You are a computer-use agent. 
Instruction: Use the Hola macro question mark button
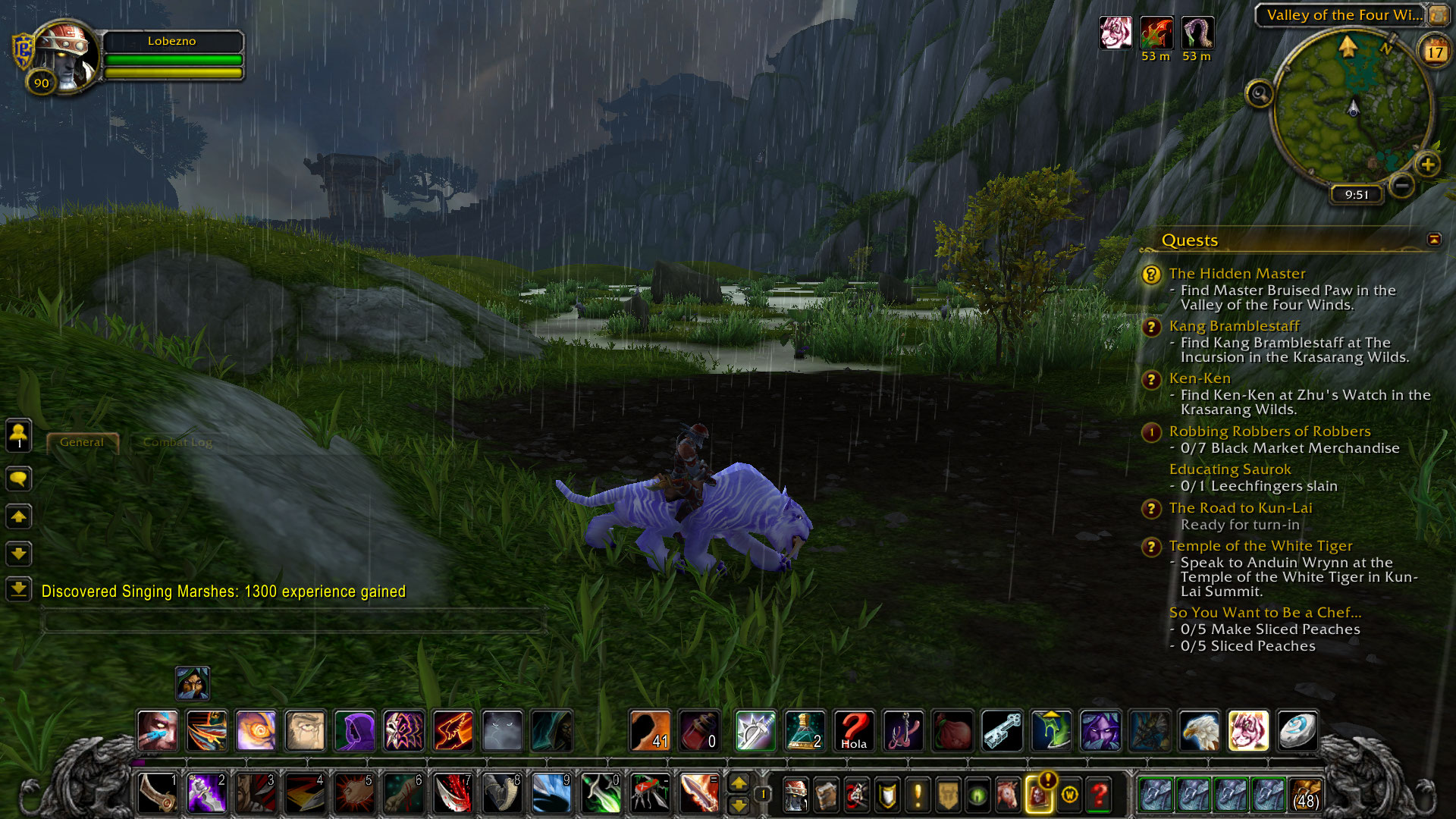(x=854, y=731)
